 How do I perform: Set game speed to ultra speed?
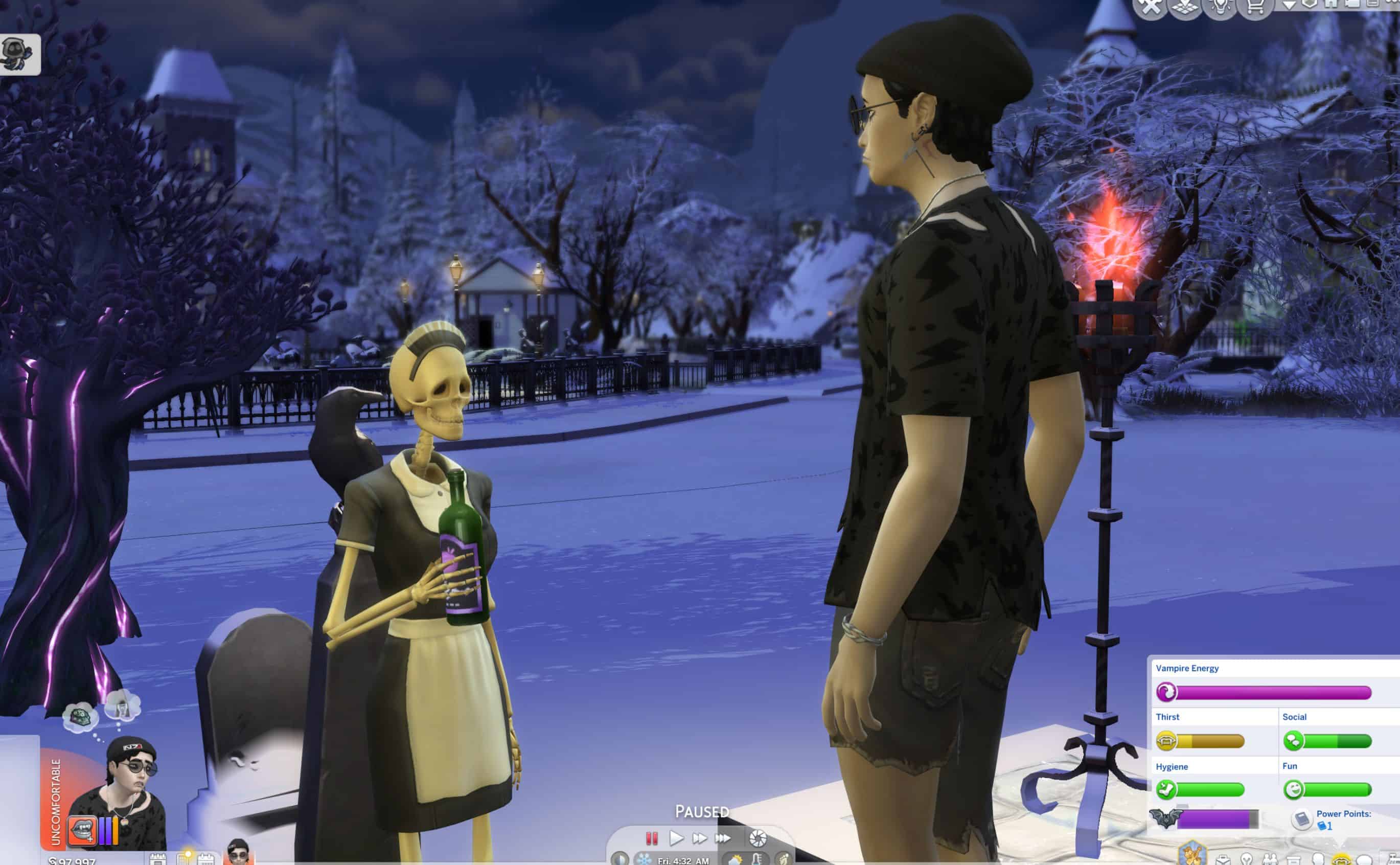[723, 838]
